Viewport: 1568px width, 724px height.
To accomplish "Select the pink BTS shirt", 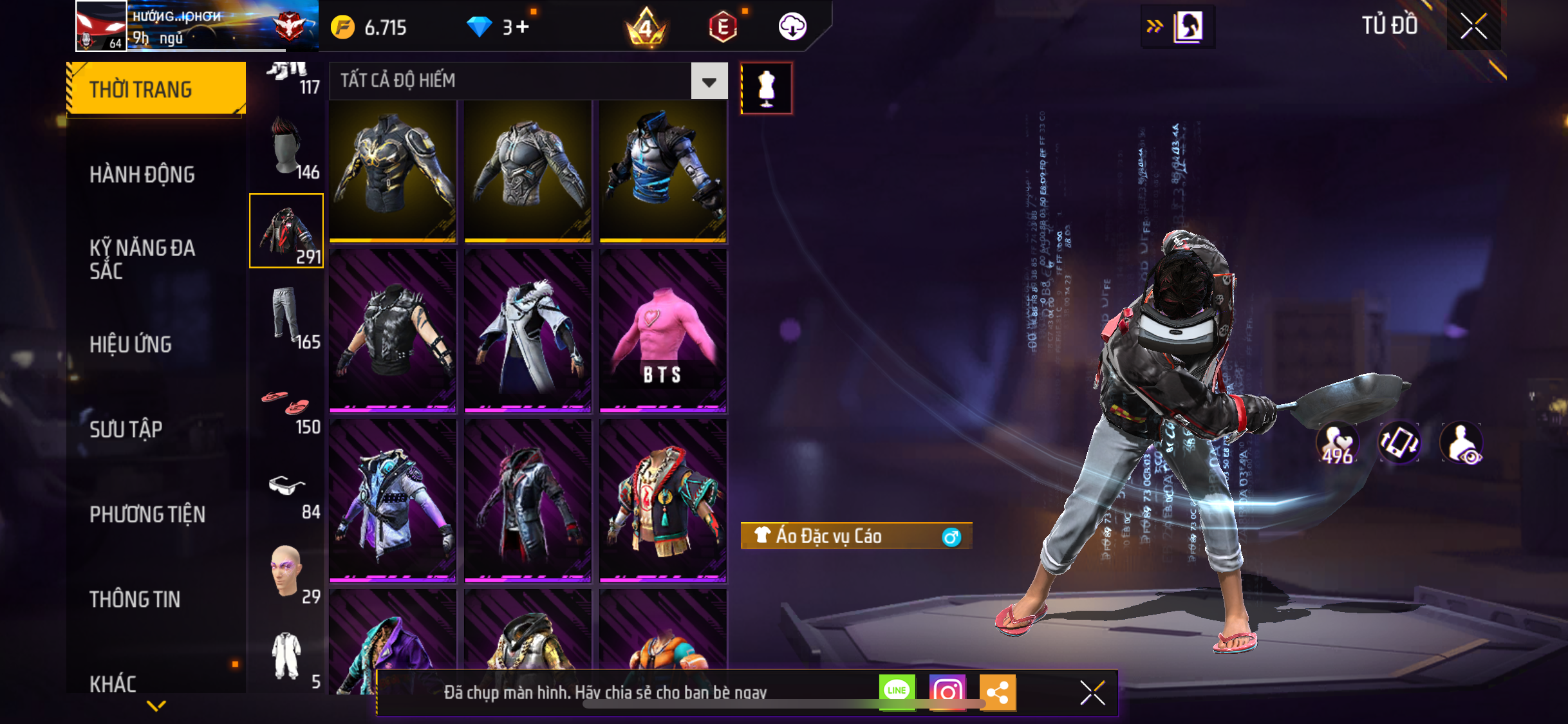I will (x=663, y=331).
